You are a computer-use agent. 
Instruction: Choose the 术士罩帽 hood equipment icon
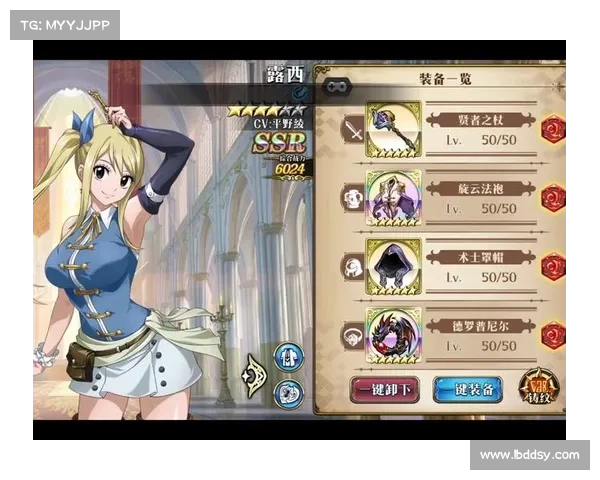coord(393,265)
